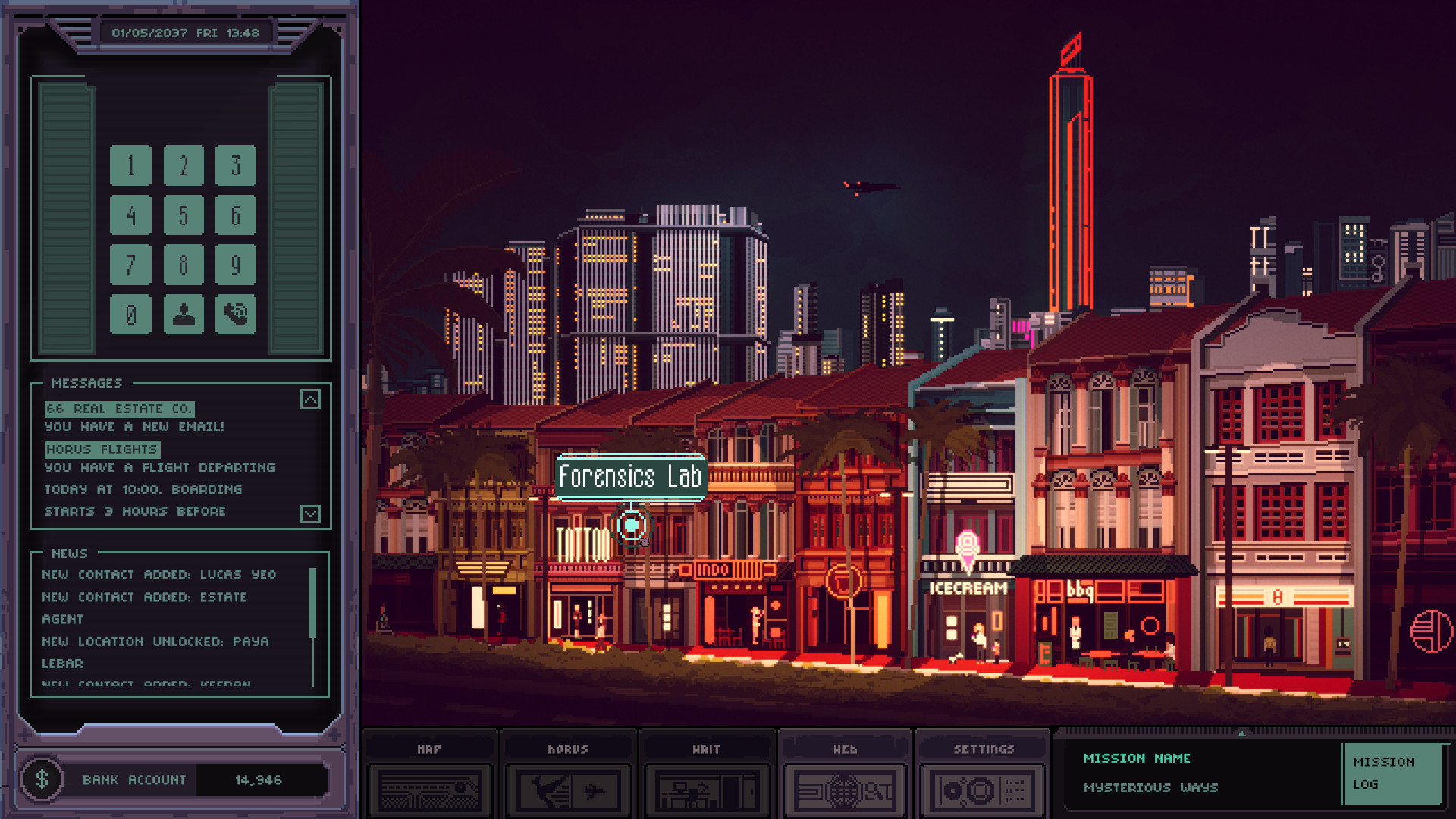Click the dollar sign bank icon
The width and height of the screenshot is (1456, 819).
[x=42, y=779]
